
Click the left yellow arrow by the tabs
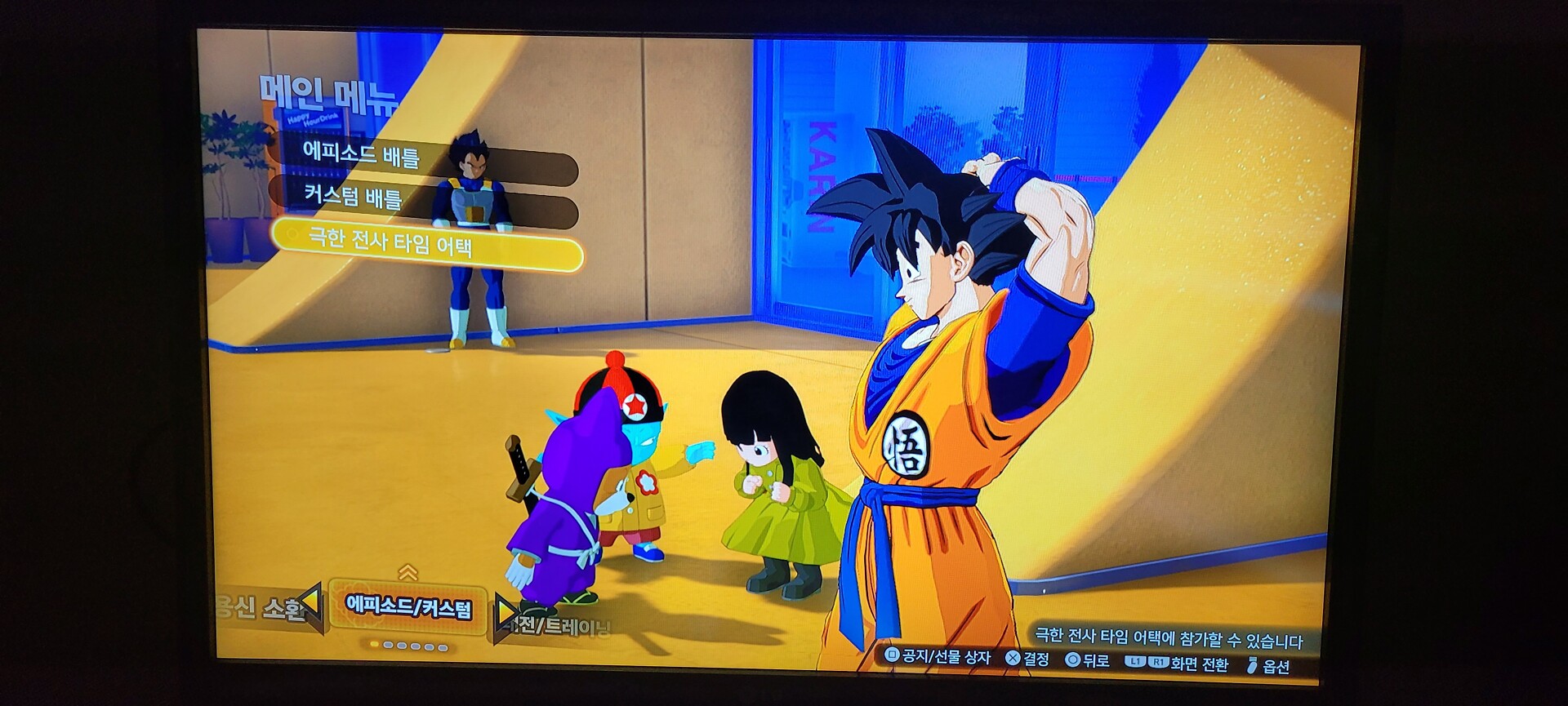(x=313, y=606)
